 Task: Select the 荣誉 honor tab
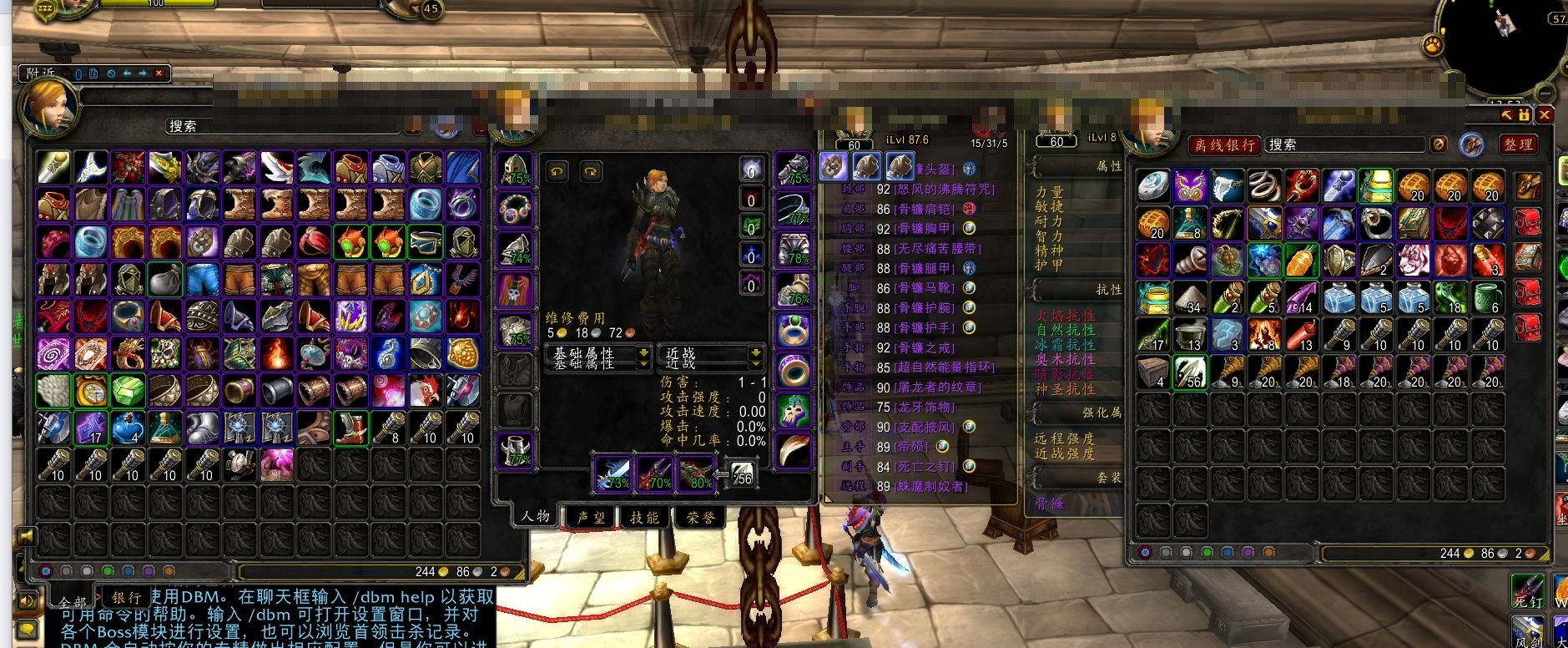pos(700,518)
